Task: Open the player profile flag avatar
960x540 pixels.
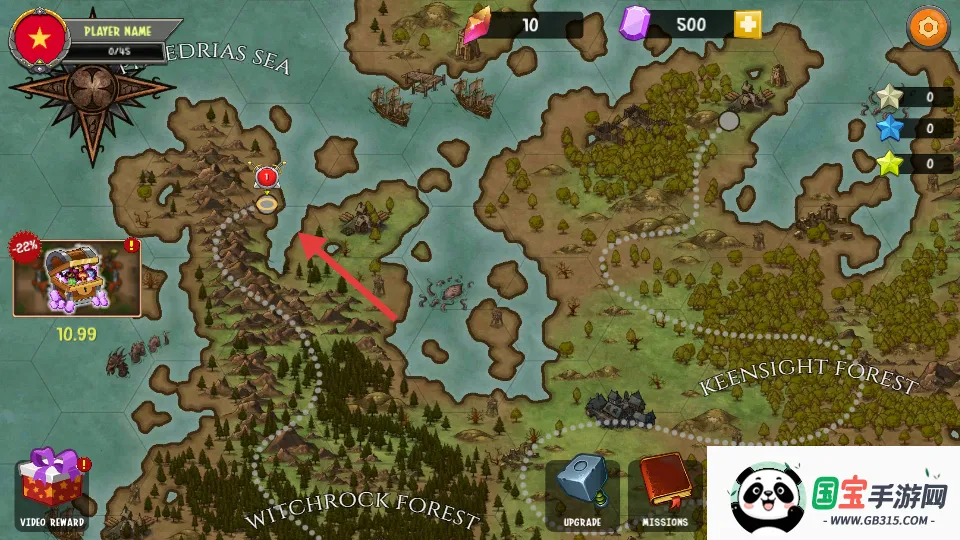Action: tap(39, 39)
